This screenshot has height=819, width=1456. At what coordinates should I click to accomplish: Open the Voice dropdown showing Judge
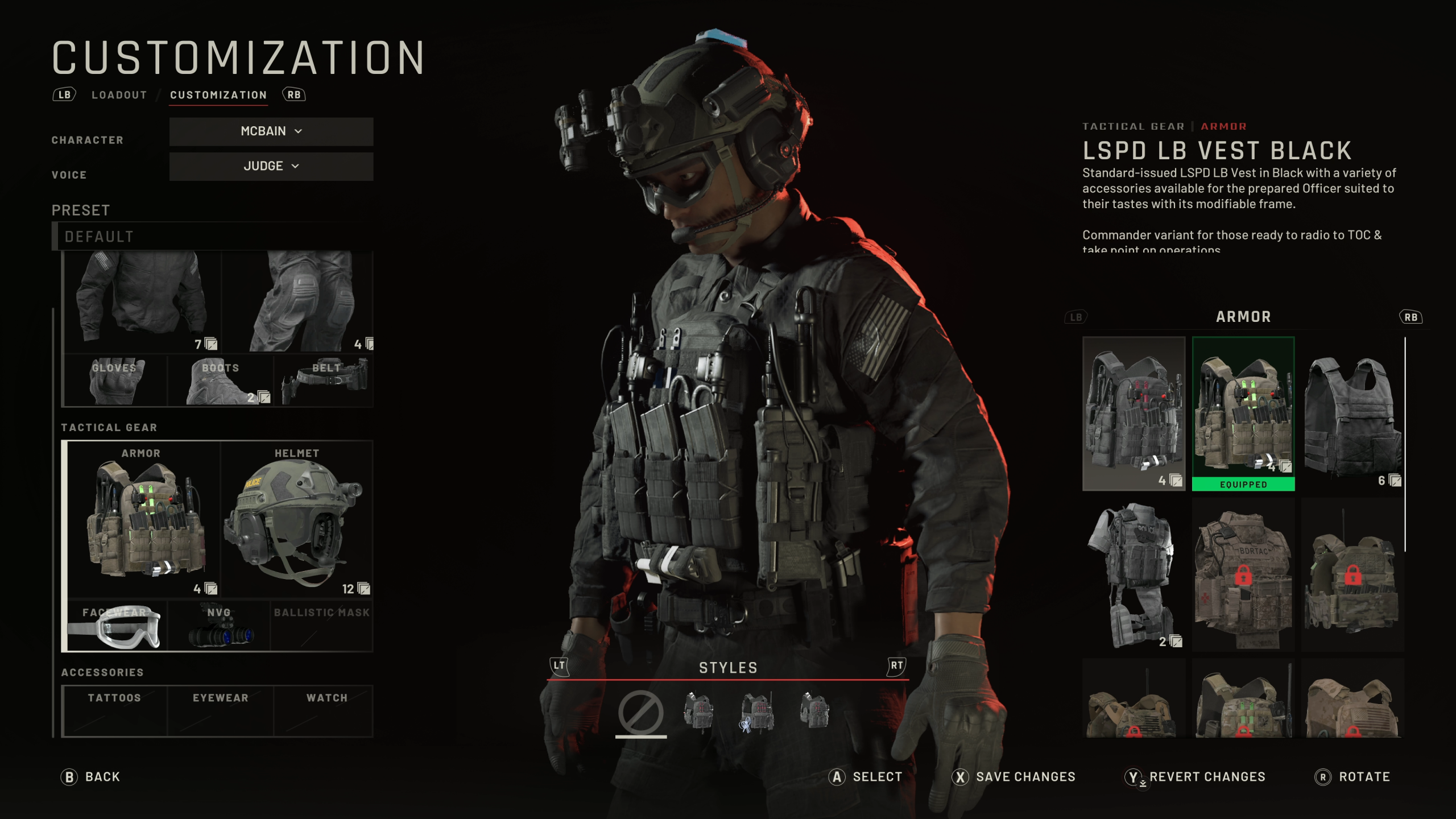click(271, 166)
